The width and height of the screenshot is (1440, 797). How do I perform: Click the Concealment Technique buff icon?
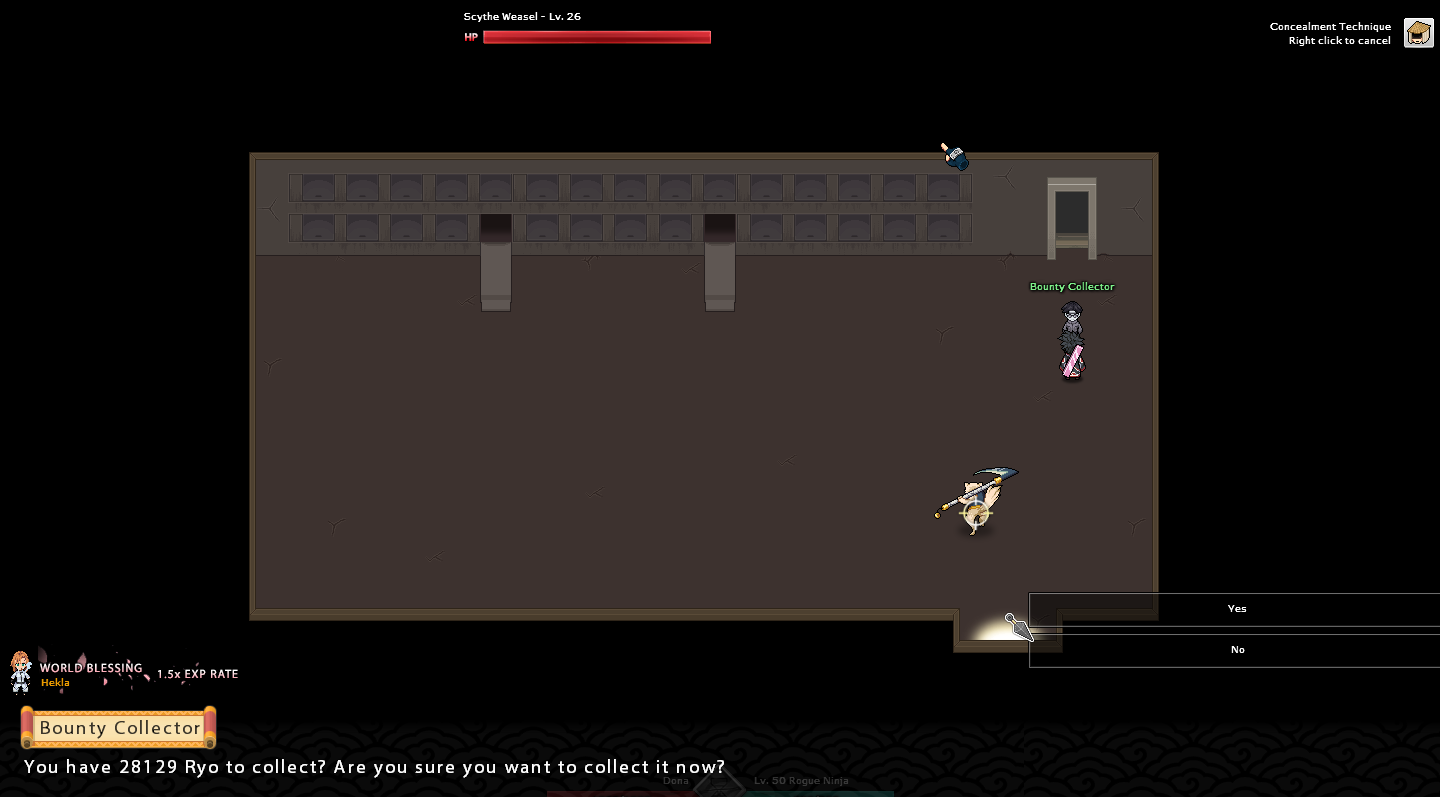pos(1418,33)
